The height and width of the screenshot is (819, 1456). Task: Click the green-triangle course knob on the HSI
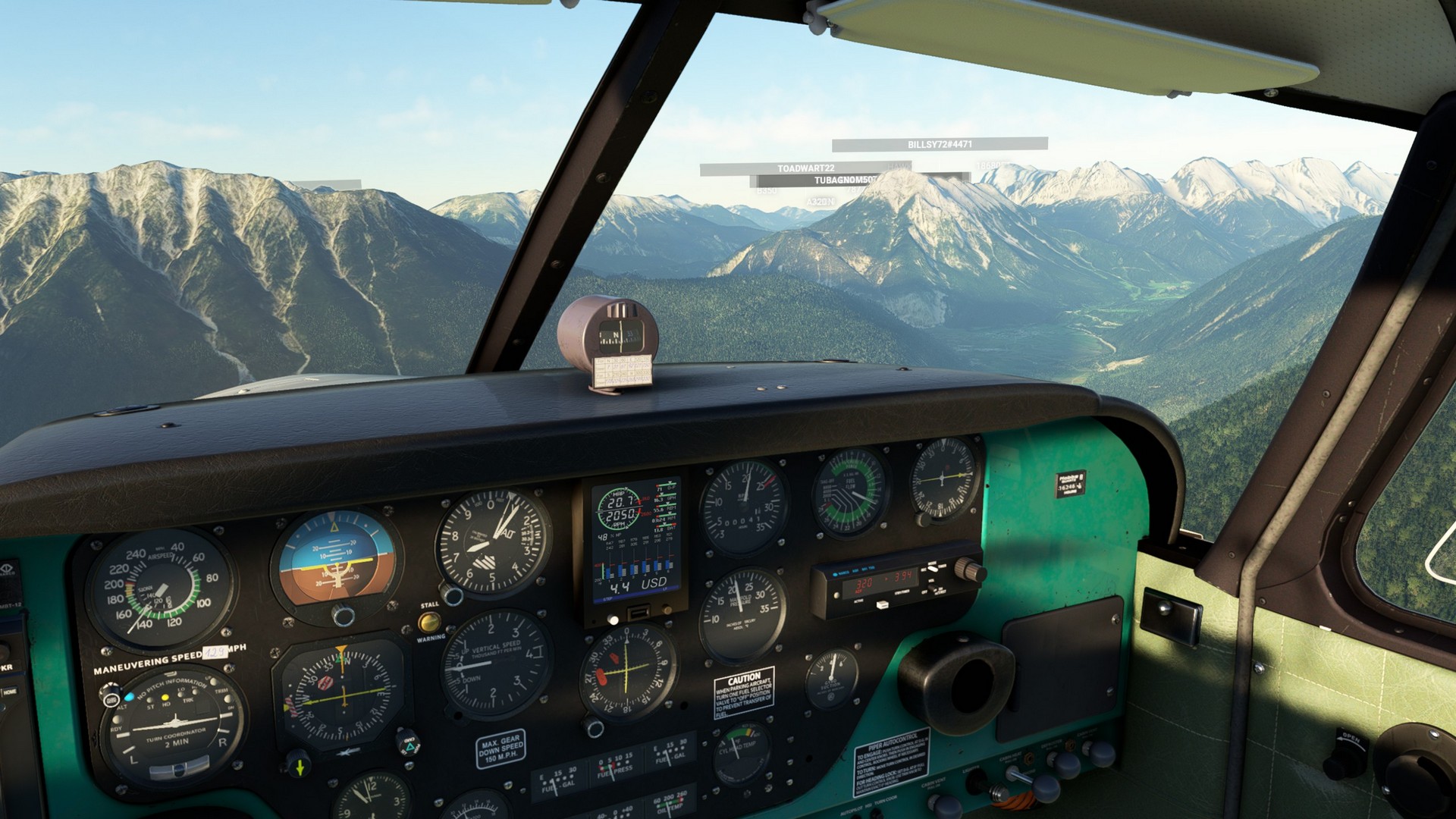click(x=409, y=745)
